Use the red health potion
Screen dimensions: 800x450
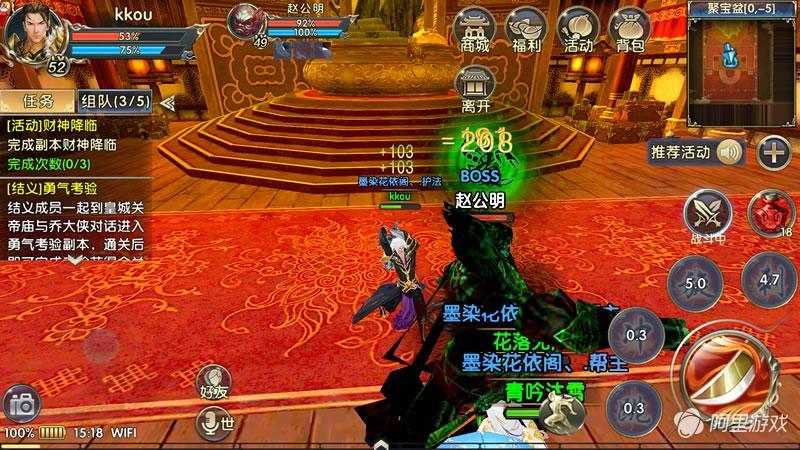pyautogui.click(x=771, y=212)
